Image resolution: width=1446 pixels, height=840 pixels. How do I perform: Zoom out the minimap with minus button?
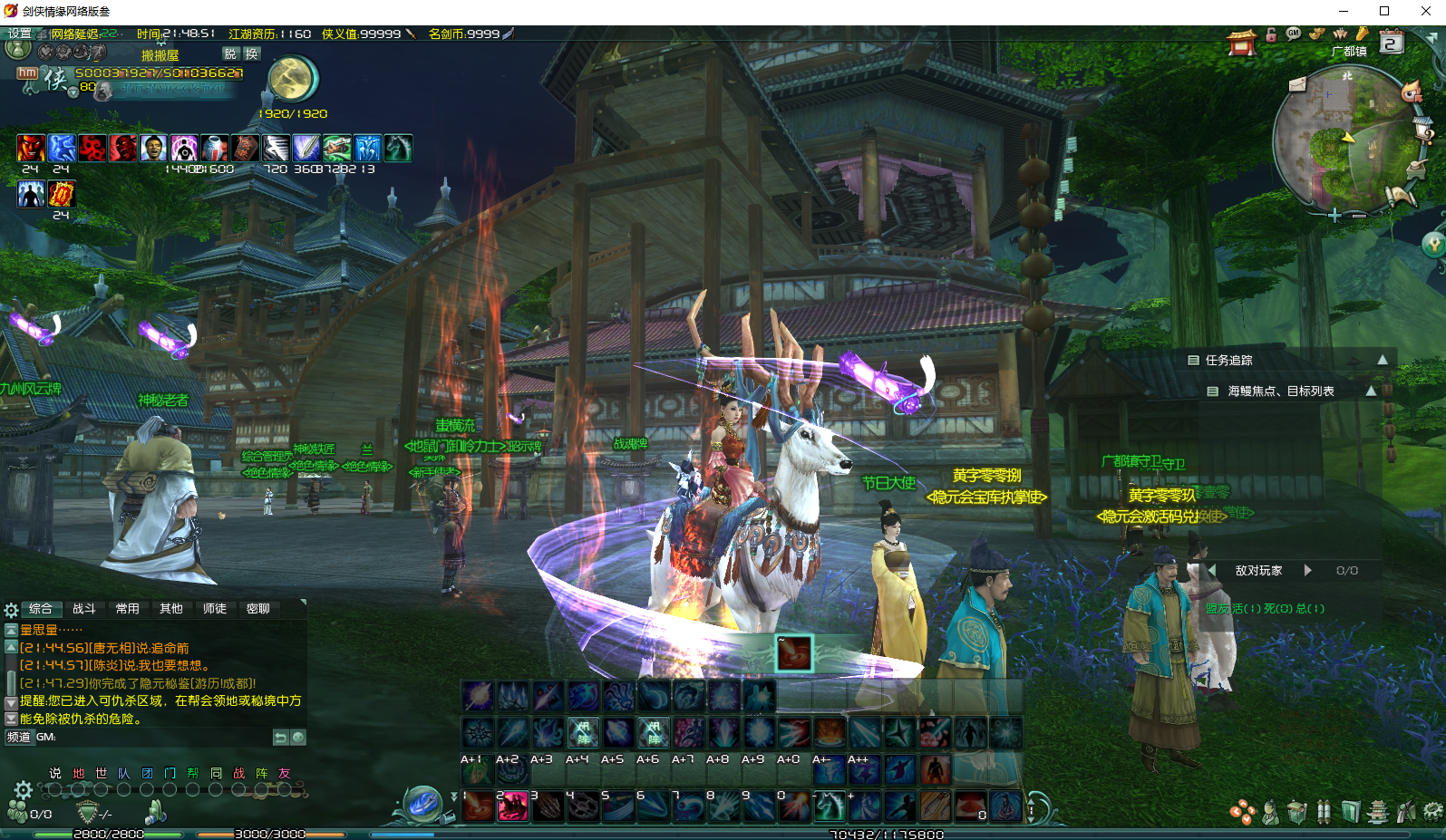[x=1359, y=216]
